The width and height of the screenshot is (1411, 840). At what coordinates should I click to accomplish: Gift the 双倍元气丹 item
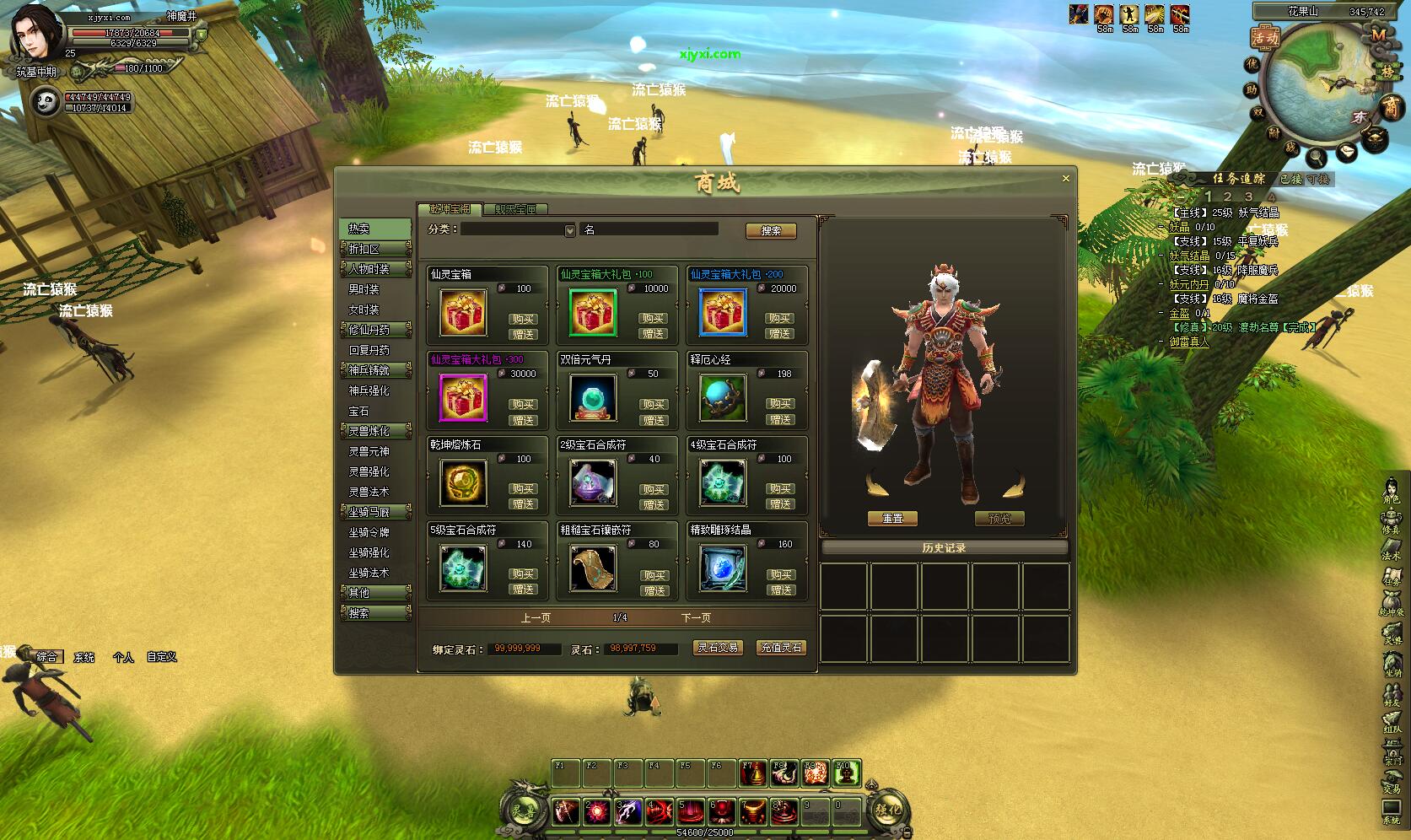click(x=653, y=420)
